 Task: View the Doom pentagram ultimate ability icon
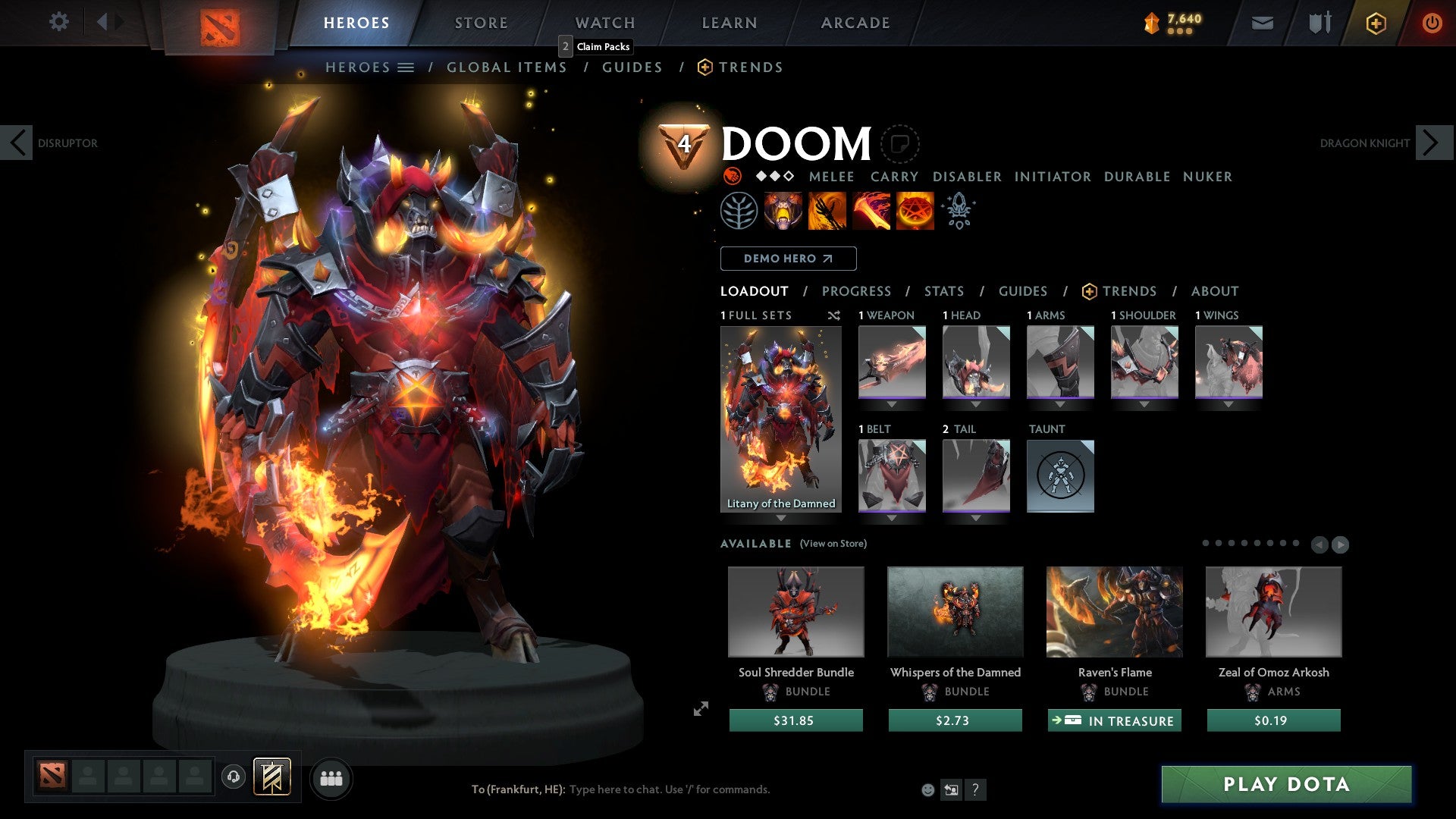[x=915, y=210]
